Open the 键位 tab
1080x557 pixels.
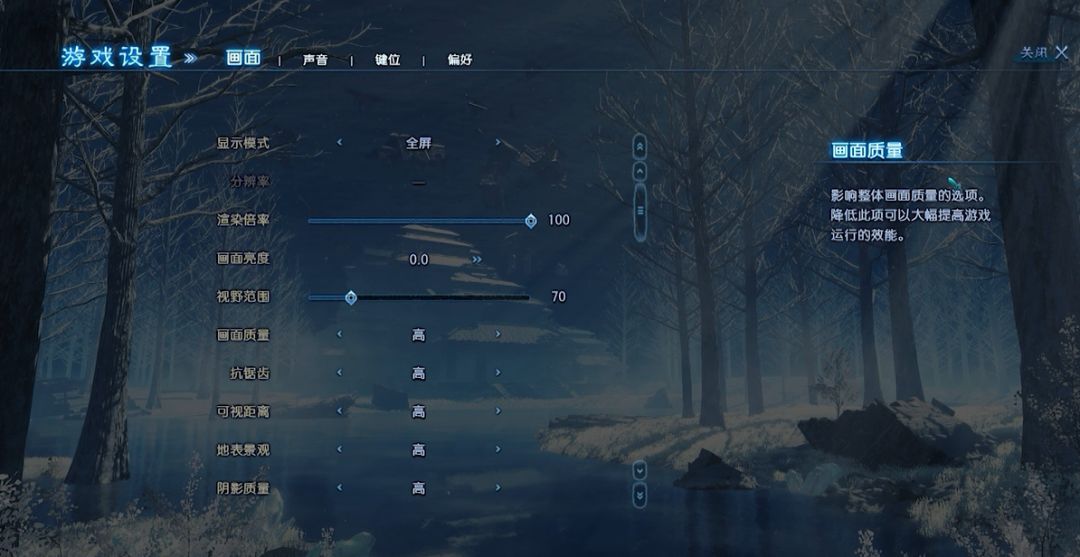click(x=387, y=60)
